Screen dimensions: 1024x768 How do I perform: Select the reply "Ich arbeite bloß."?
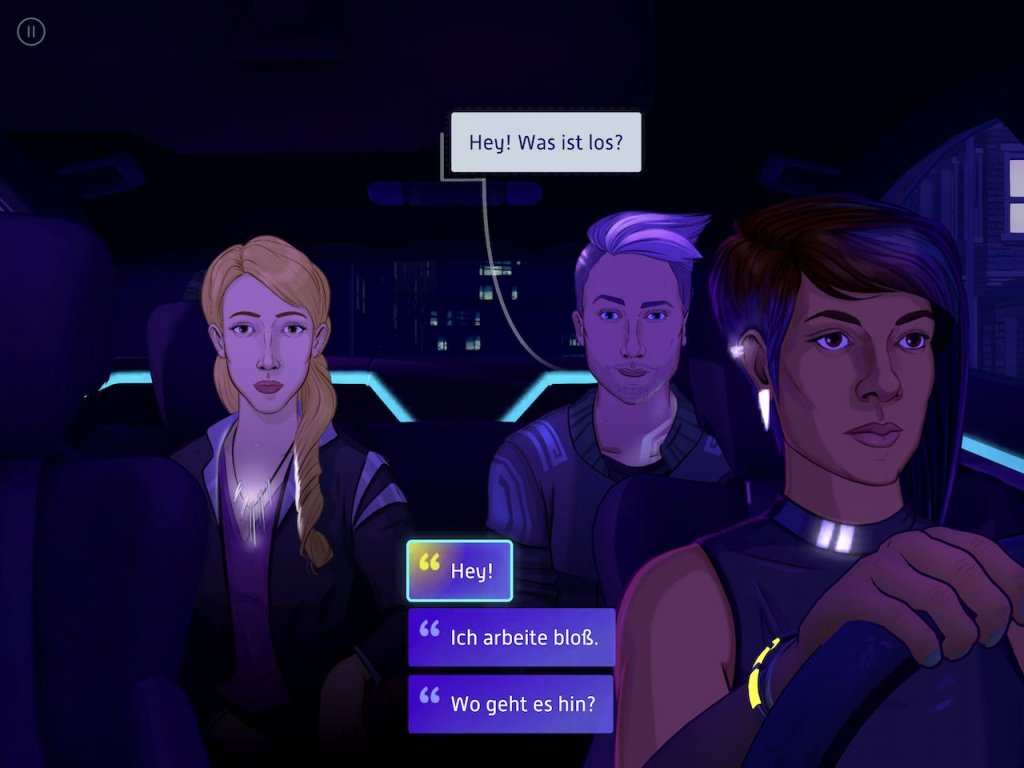coord(511,637)
